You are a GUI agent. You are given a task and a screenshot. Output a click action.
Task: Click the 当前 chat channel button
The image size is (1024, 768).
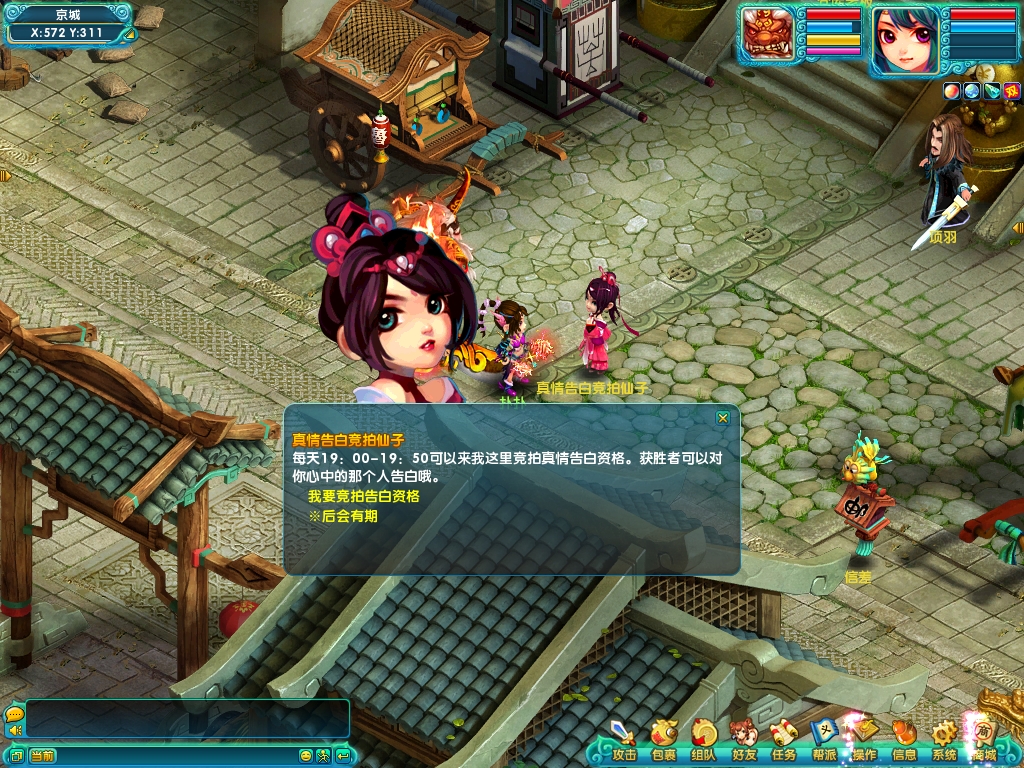pos(42,755)
